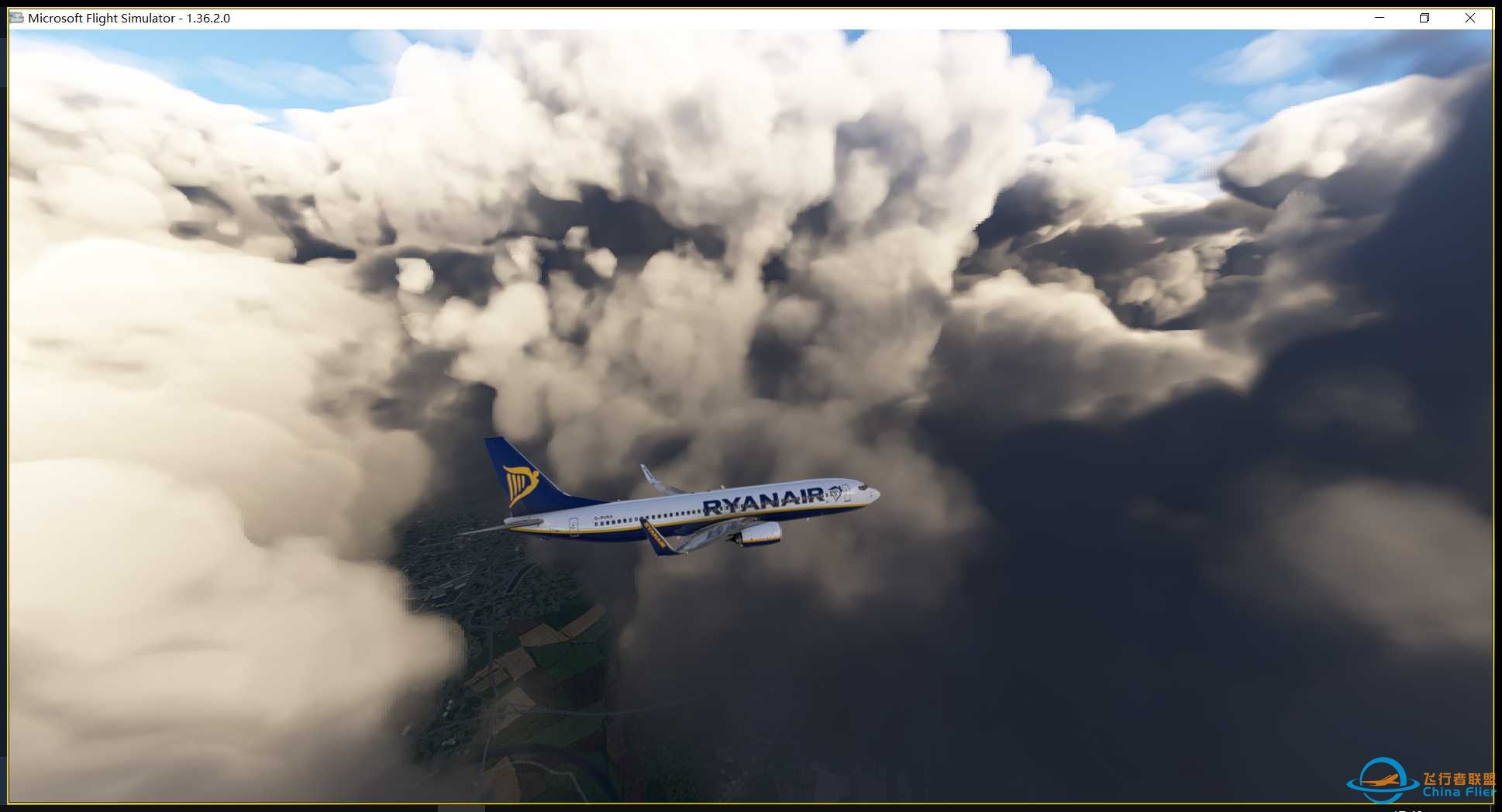The height and width of the screenshot is (812, 1502).
Task: Click the aircraft cockpit windows
Action: pyautogui.click(x=861, y=488)
